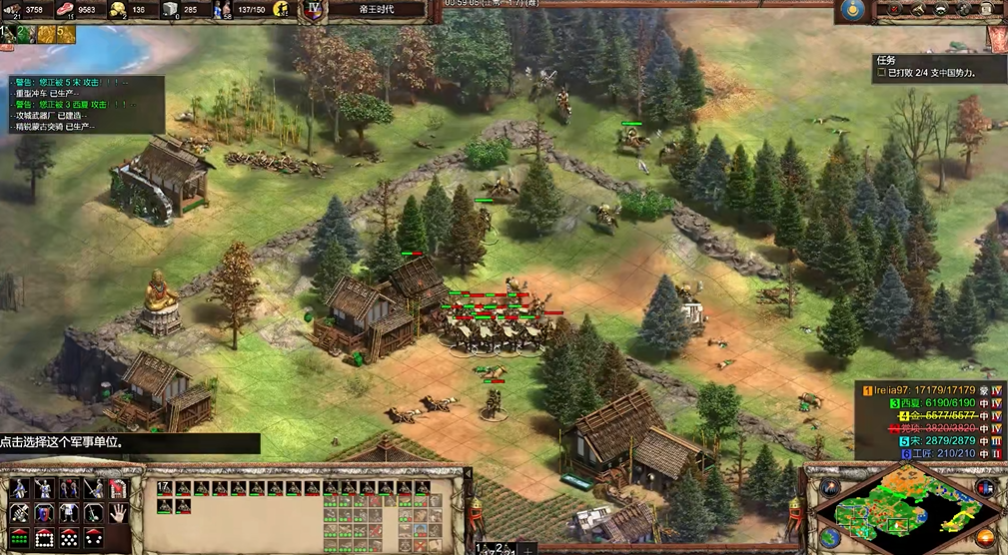Viewport: 1008px width, 555px height.
Task: Click the minimap to move the view
Action: 900,510
